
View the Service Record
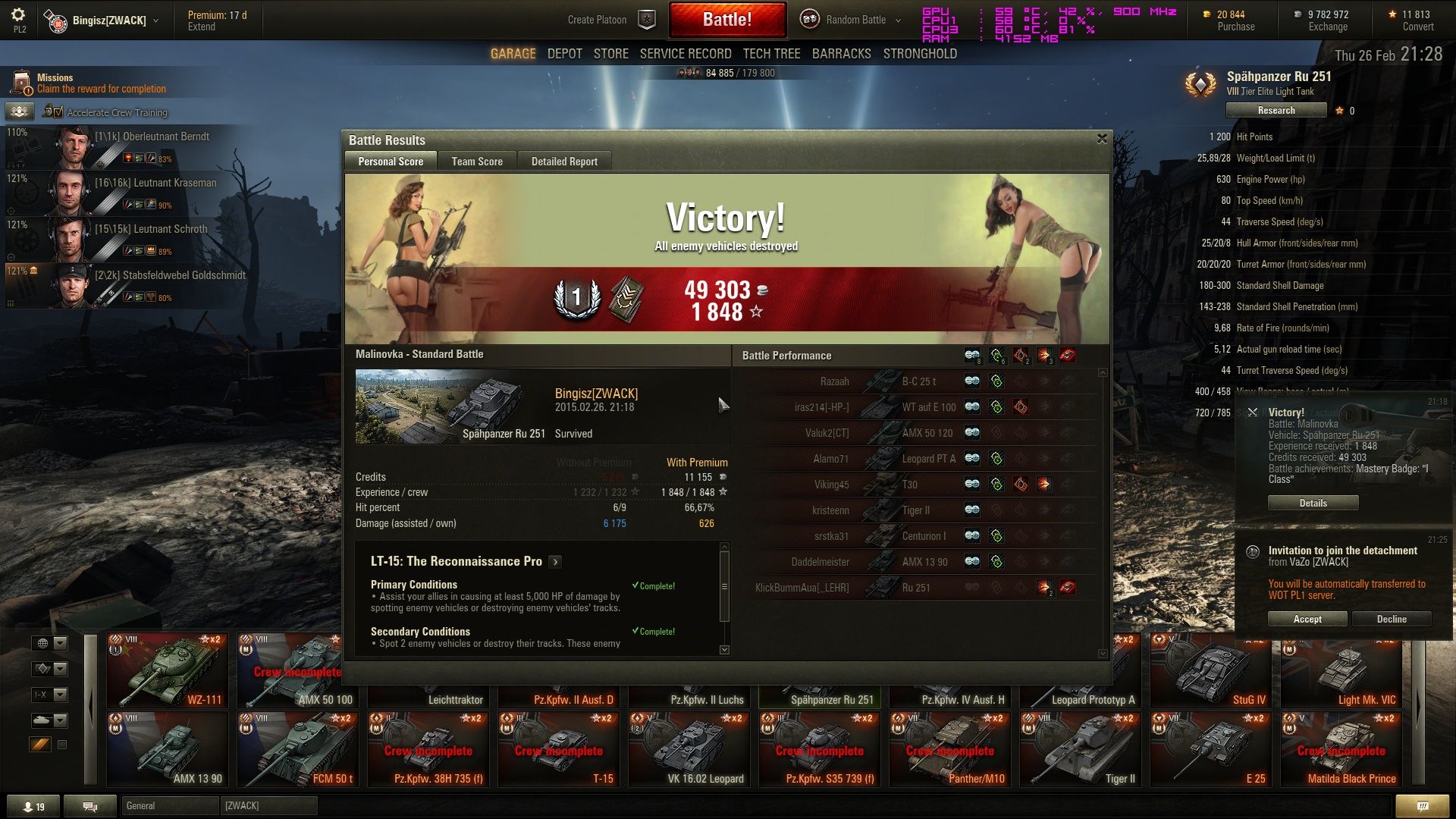click(685, 54)
